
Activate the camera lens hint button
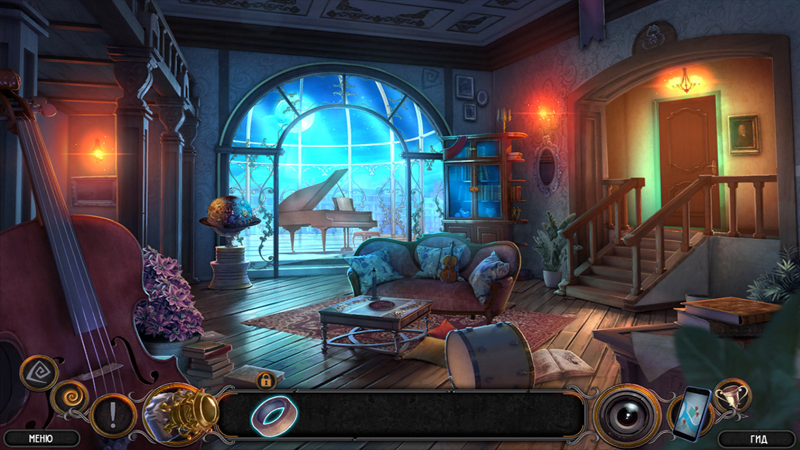click(628, 413)
